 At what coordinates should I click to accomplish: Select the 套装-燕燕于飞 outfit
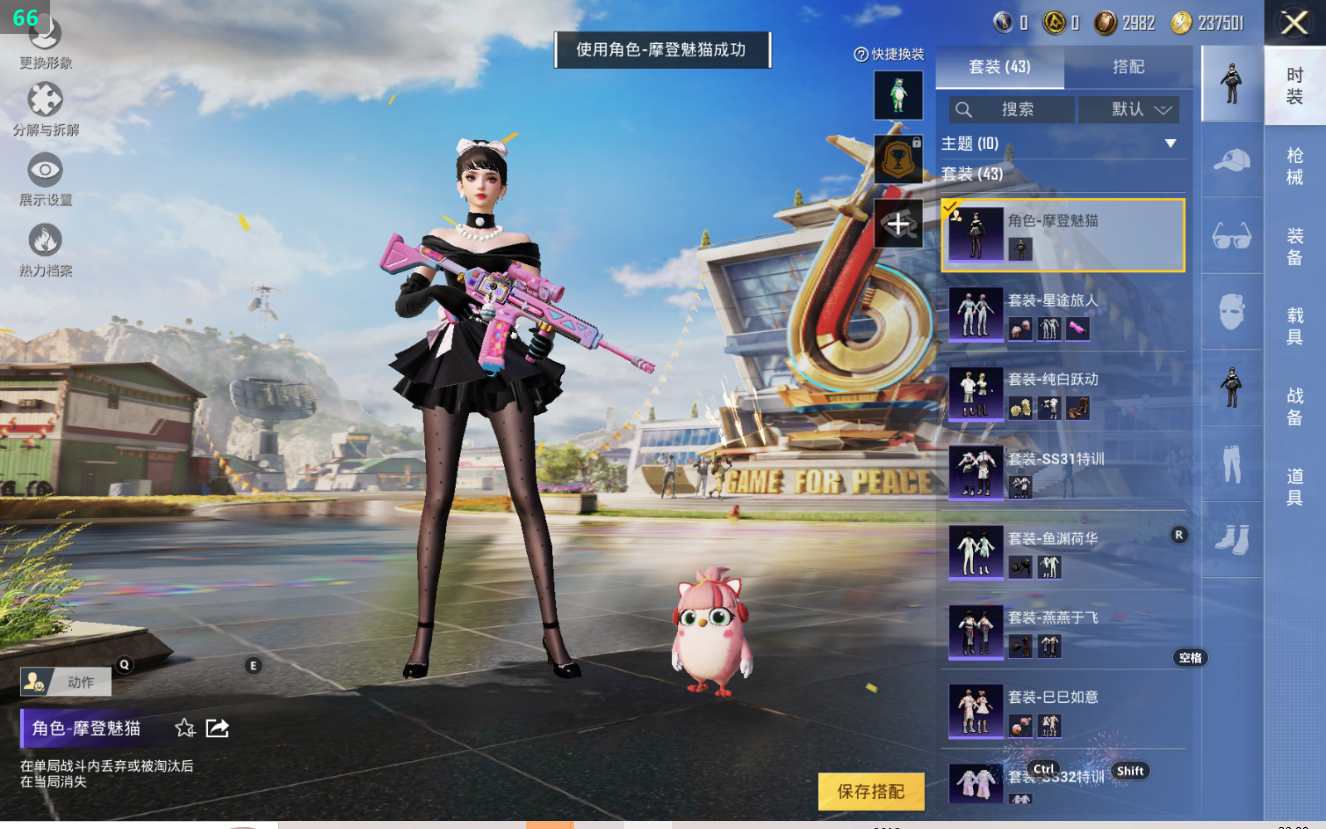(1063, 631)
